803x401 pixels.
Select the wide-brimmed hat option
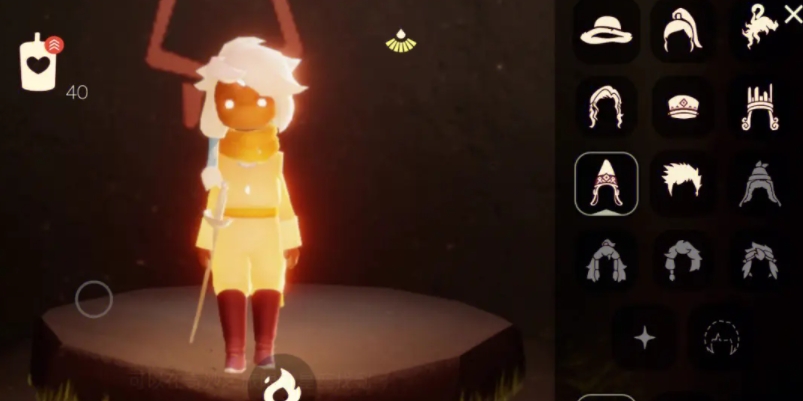(606, 30)
